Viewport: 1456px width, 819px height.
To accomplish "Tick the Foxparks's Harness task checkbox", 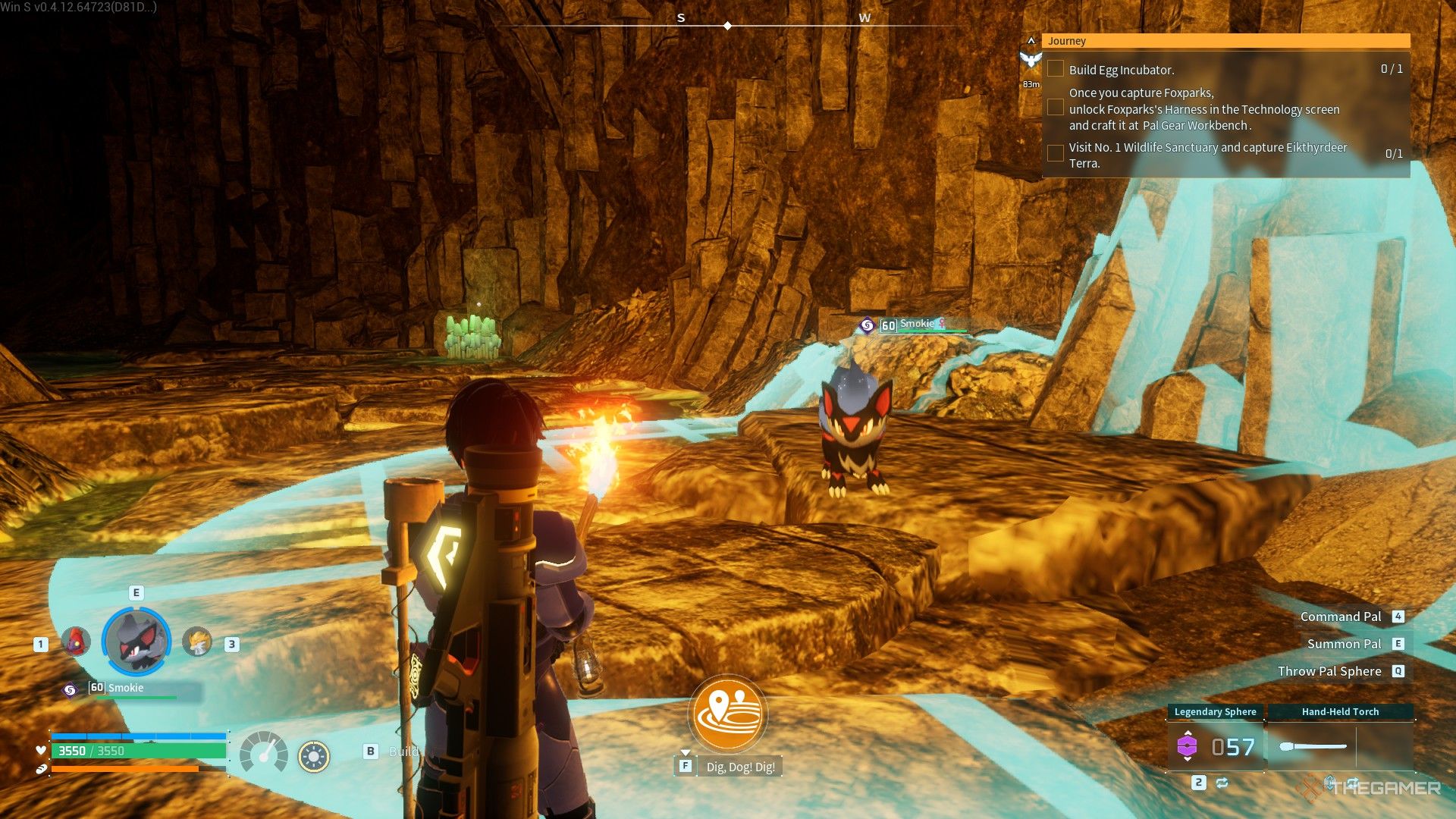I will [x=1055, y=108].
